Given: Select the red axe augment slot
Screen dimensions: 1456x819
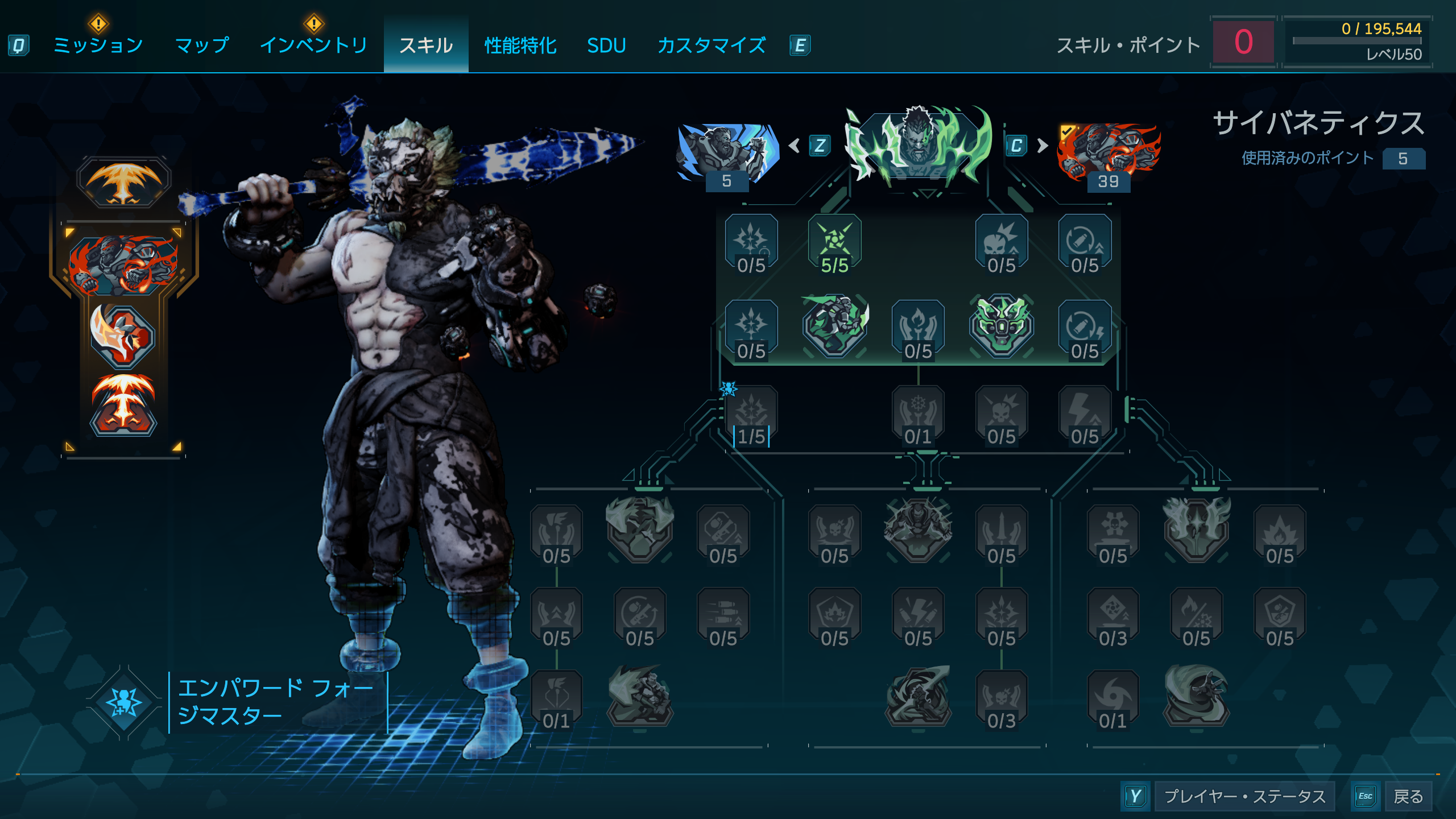Looking at the screenshot, I should [122, 337].
